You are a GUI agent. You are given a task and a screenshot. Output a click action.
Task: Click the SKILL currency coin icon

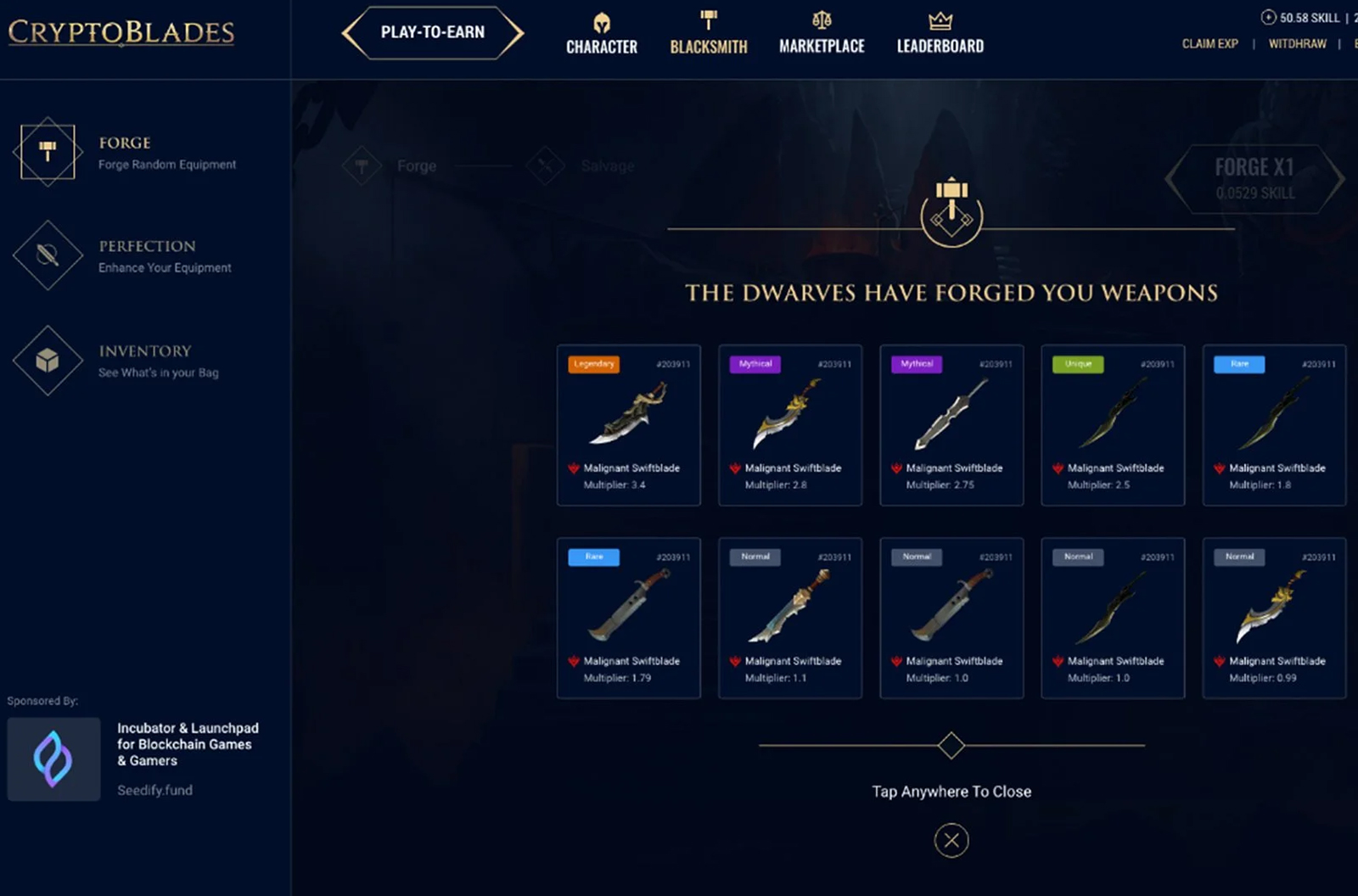1268,16
